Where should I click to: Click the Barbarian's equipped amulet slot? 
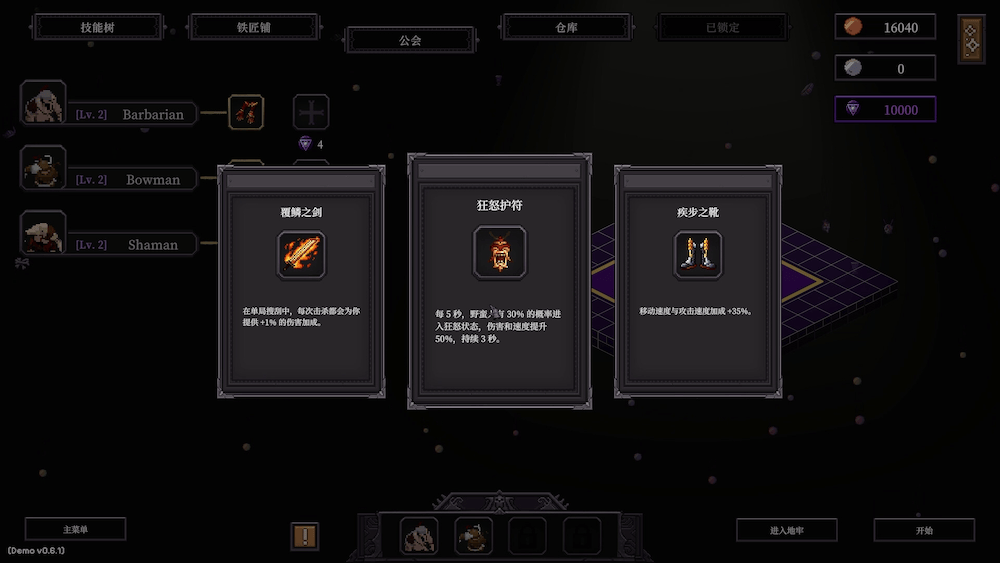(246, 113)
